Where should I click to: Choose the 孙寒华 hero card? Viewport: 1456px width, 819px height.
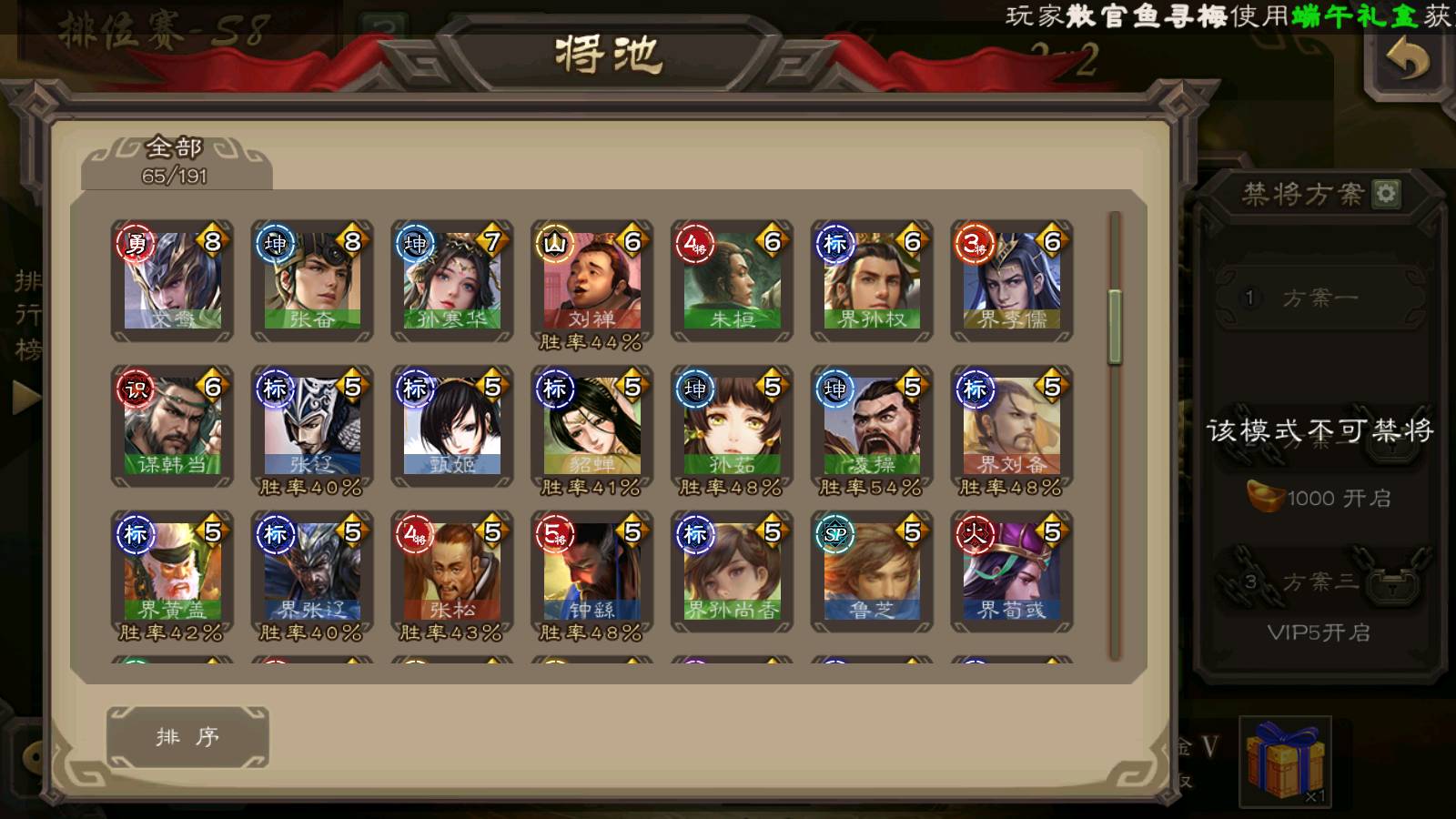click(x=452, y=281)
